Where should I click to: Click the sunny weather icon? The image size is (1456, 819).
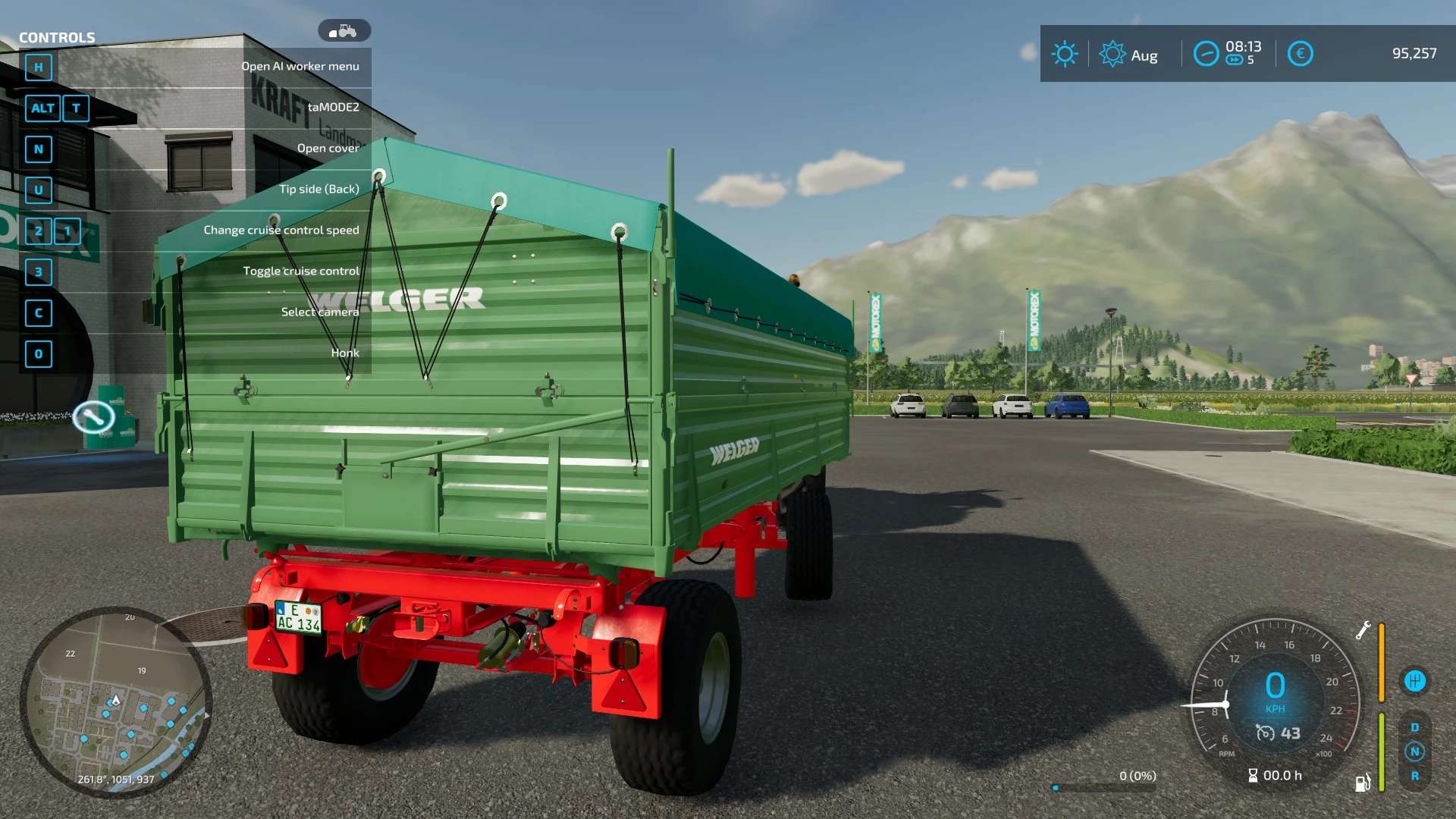1065,54
